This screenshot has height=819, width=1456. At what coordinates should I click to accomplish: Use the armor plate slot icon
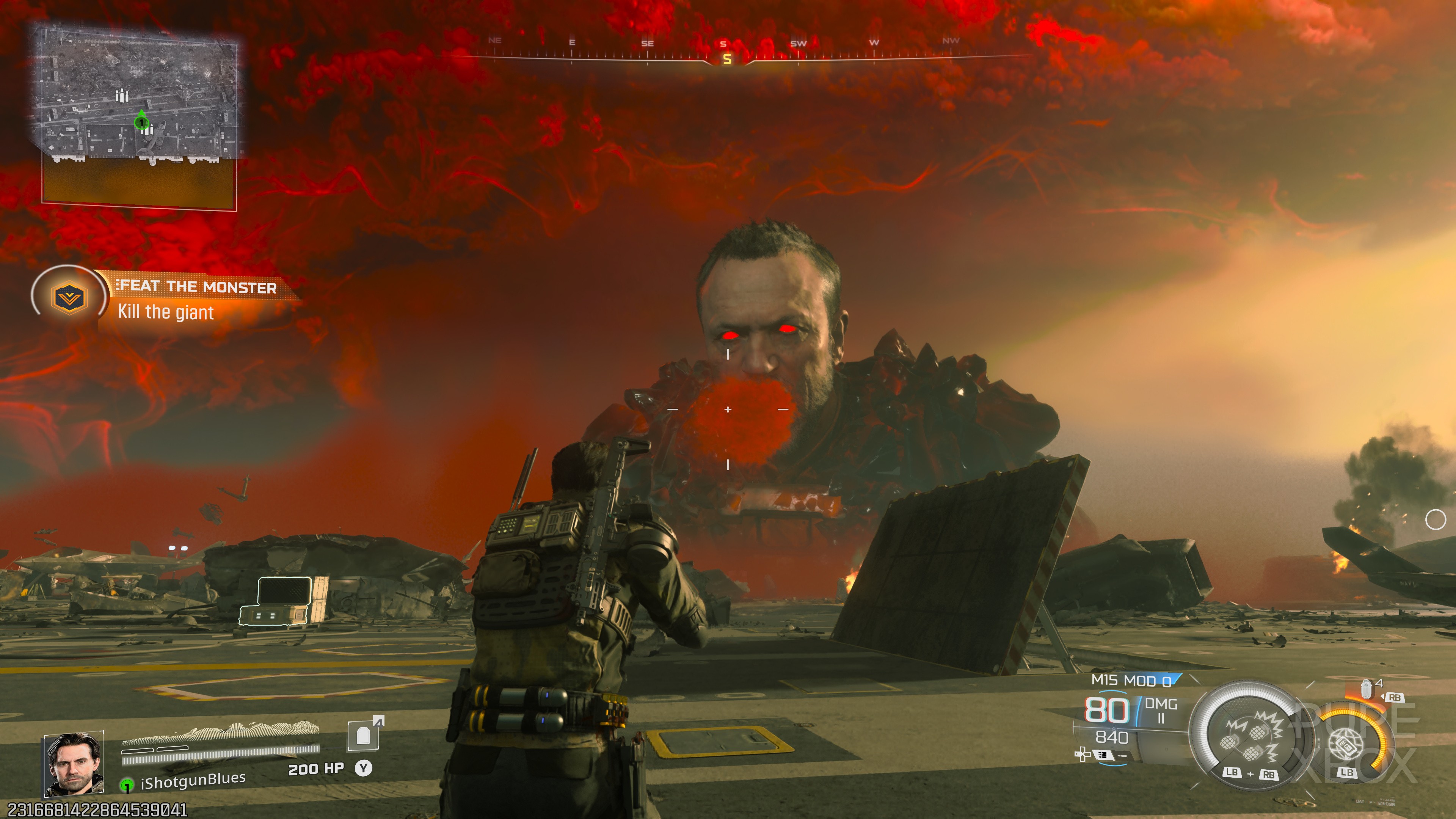364,735
